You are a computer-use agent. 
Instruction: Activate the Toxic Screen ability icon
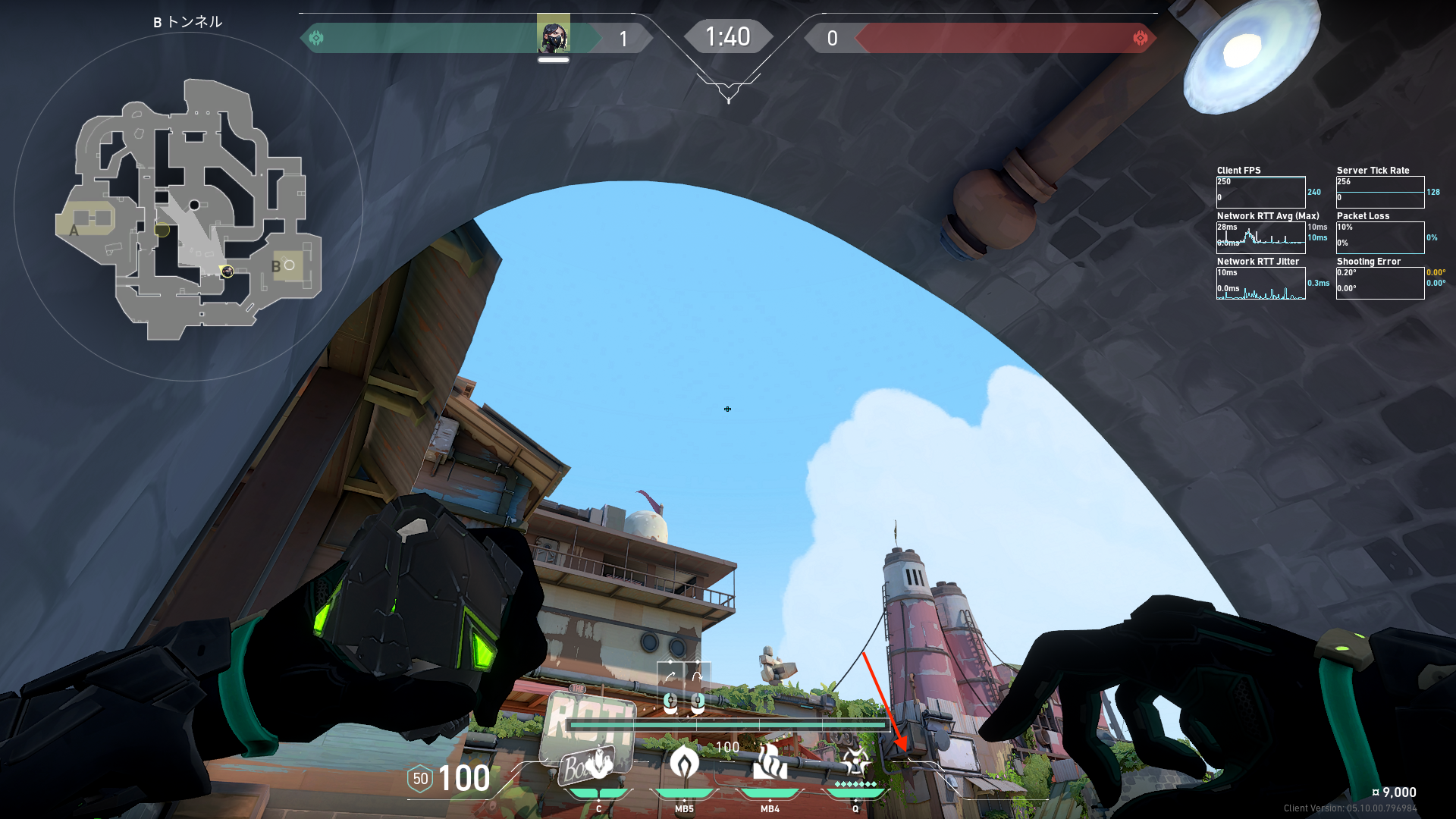(x=769, y=763)
